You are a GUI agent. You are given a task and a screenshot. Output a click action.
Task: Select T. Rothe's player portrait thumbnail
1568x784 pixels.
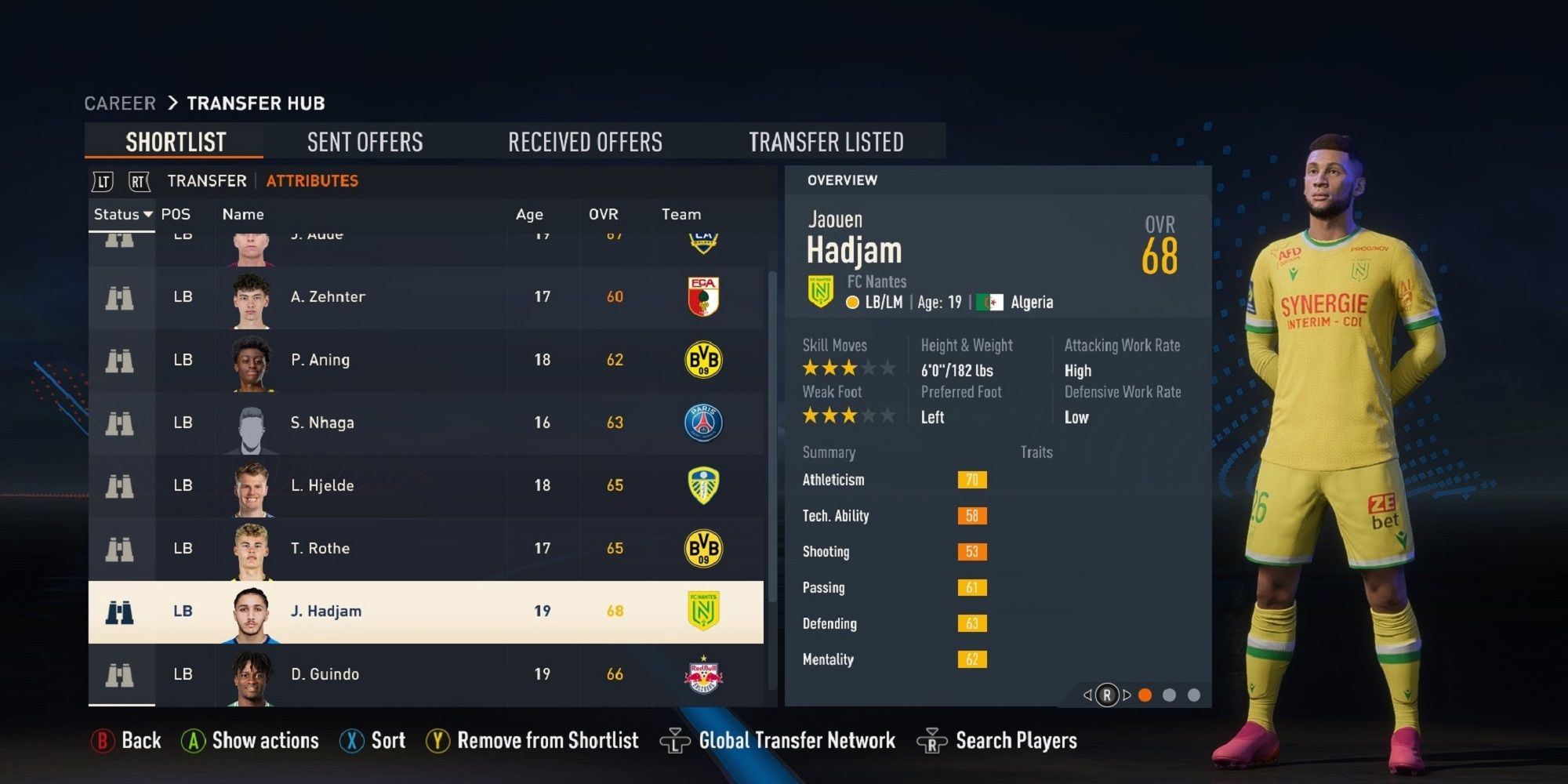251,548
